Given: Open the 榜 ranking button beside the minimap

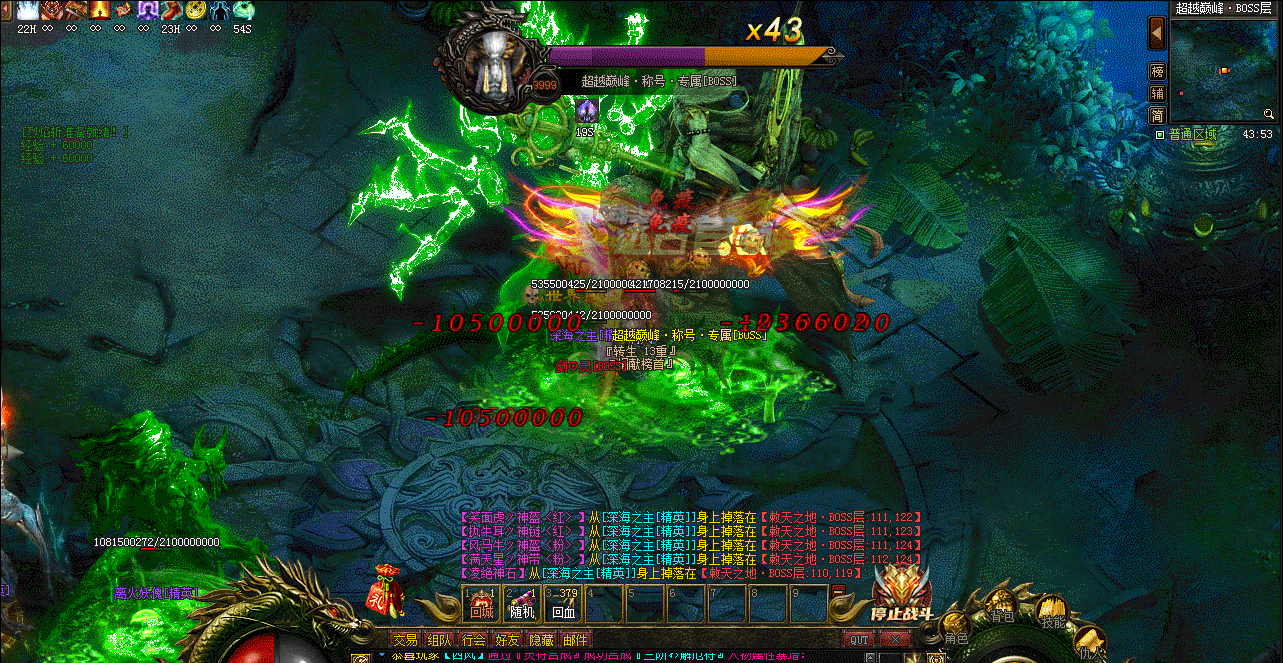Looking at the screenshot, I should click(1157, 72).
